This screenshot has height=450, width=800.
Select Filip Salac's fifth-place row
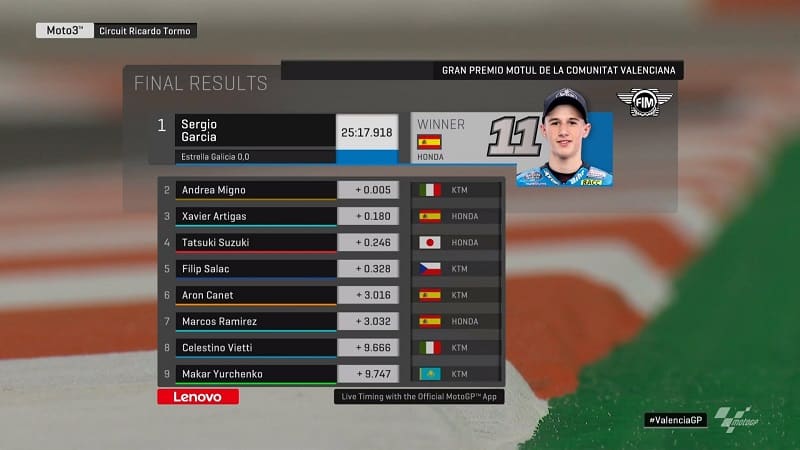(x=254, y=268)
